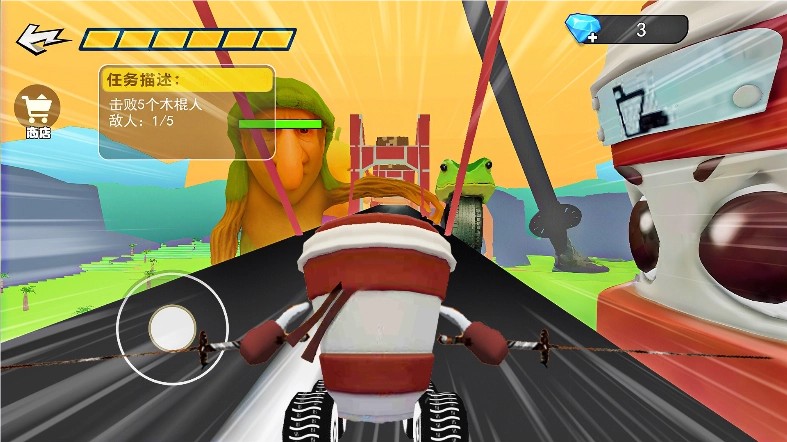Tap the back arrow icon

[x=41, y=39]
